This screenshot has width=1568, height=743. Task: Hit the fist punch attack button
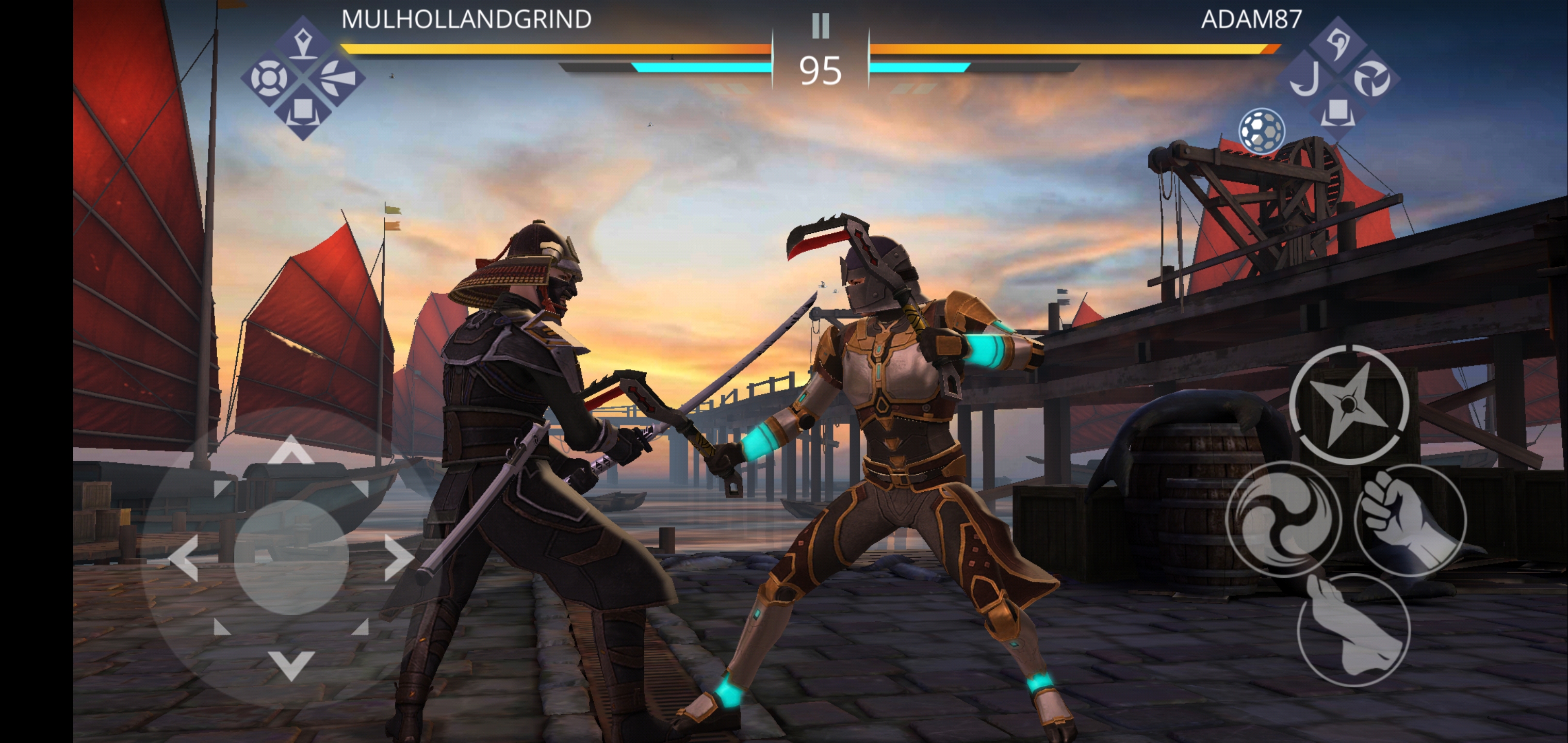click(x=1410, y=520)
